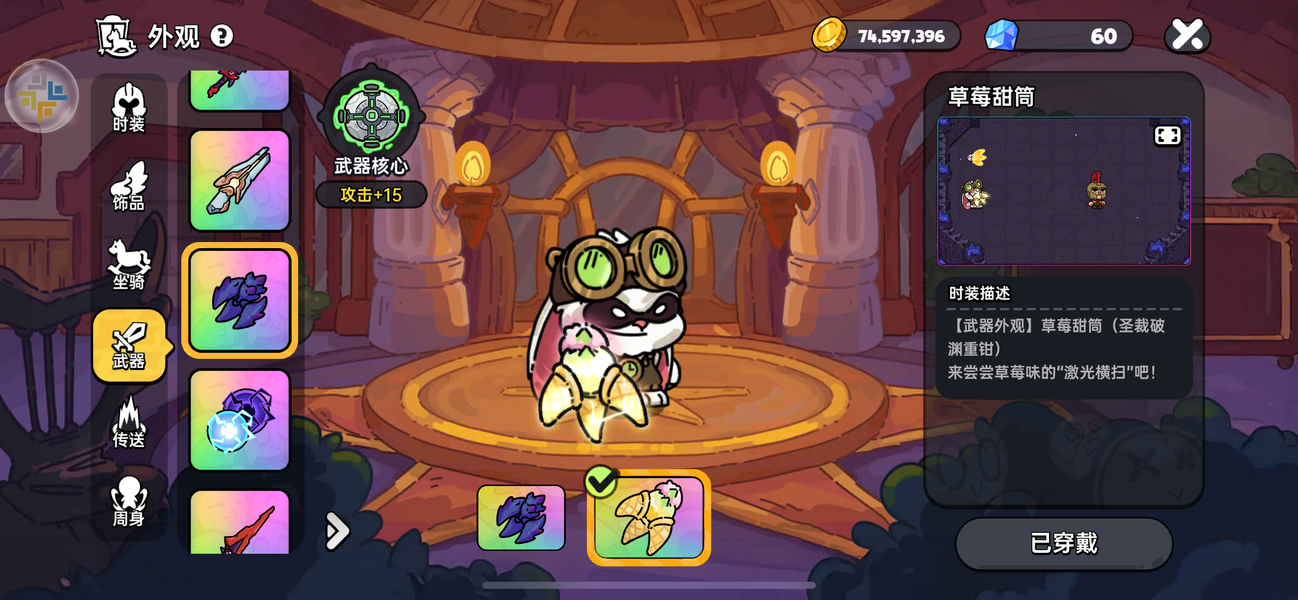Choose the strawberry cone skin variant

(649, 518)
